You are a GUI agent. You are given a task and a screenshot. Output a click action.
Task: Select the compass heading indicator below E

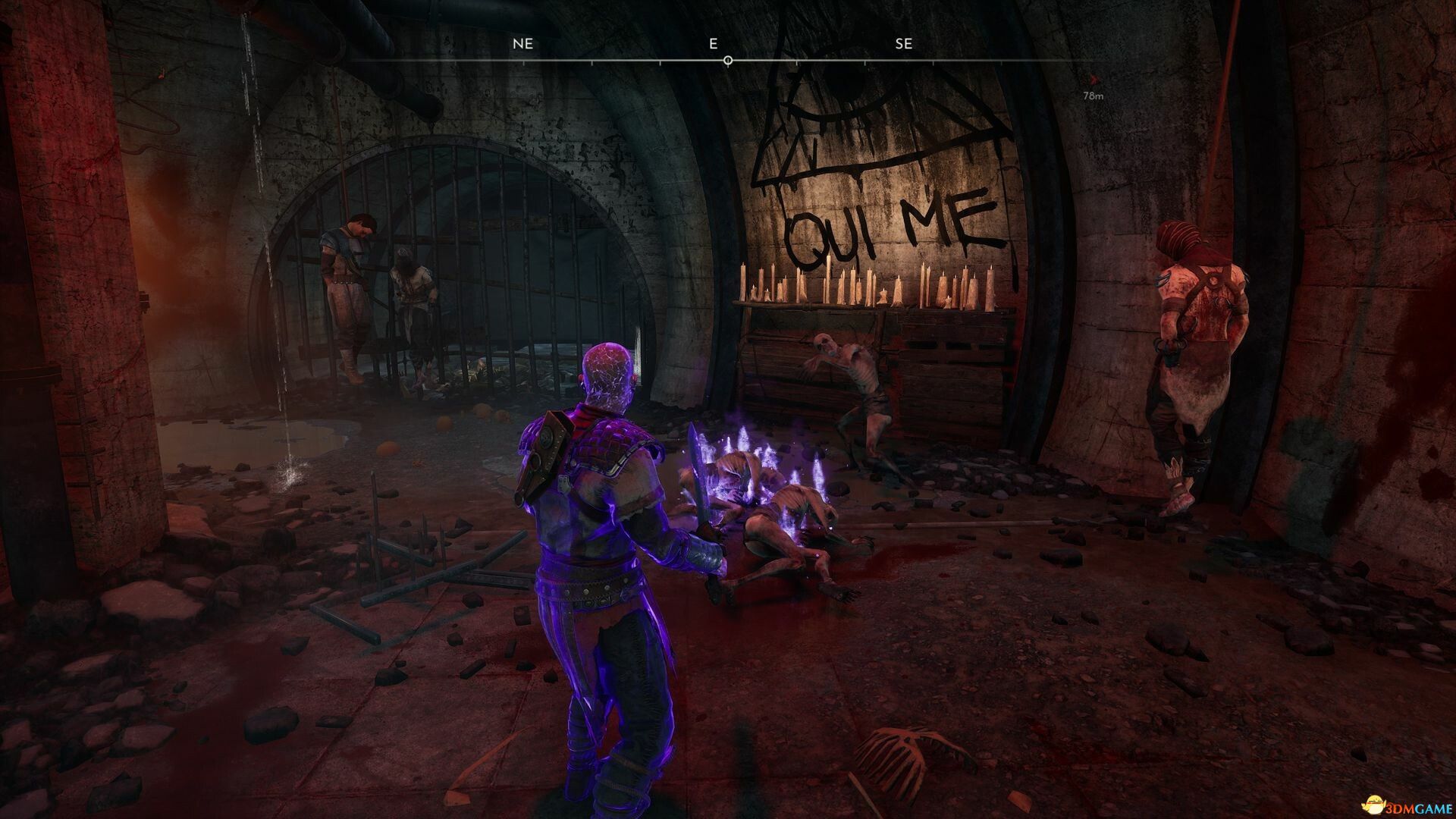coord(727,60)
